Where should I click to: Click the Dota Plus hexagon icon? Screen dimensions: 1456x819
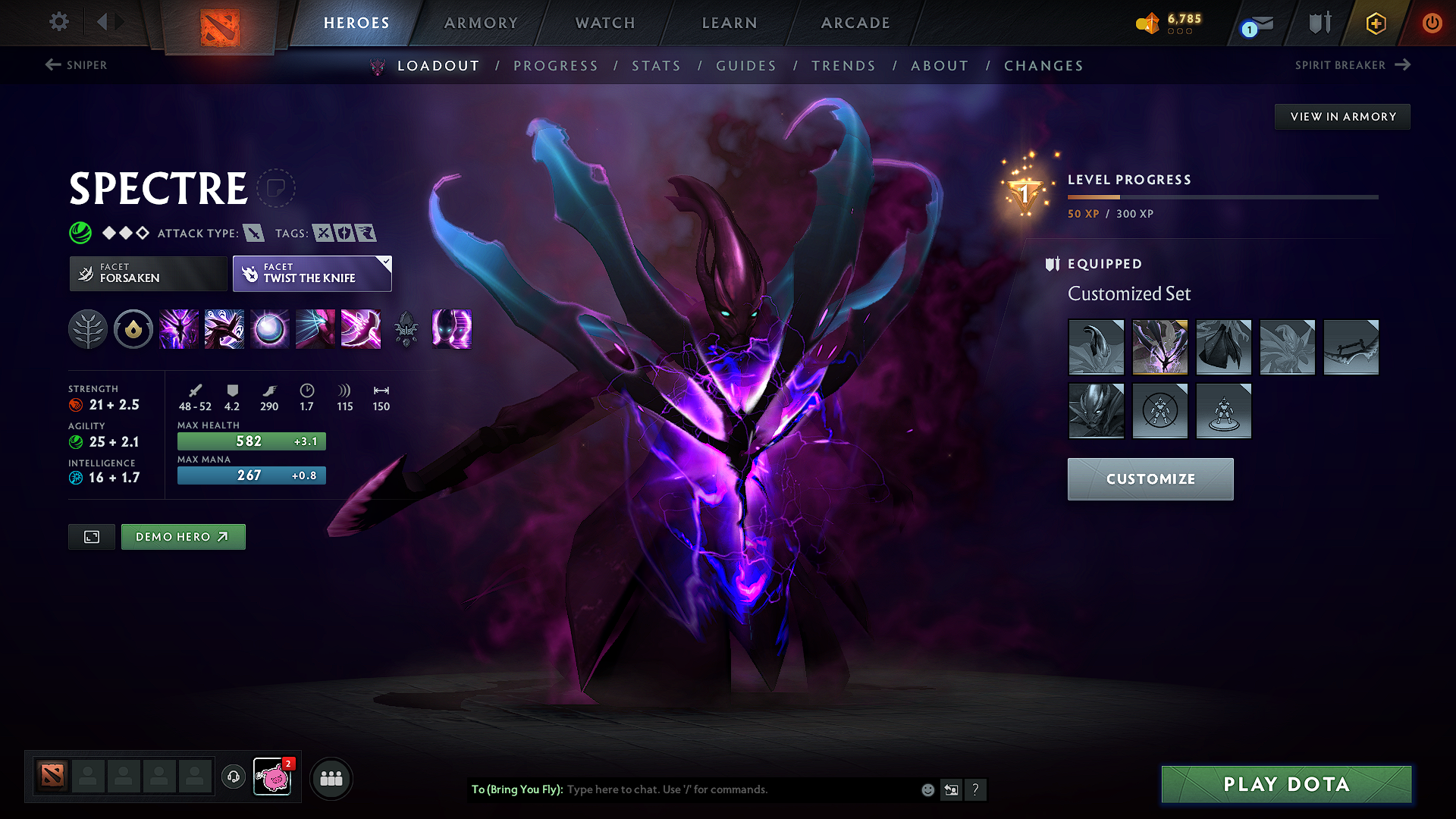pyautogui.click(x=1375, y=23)
